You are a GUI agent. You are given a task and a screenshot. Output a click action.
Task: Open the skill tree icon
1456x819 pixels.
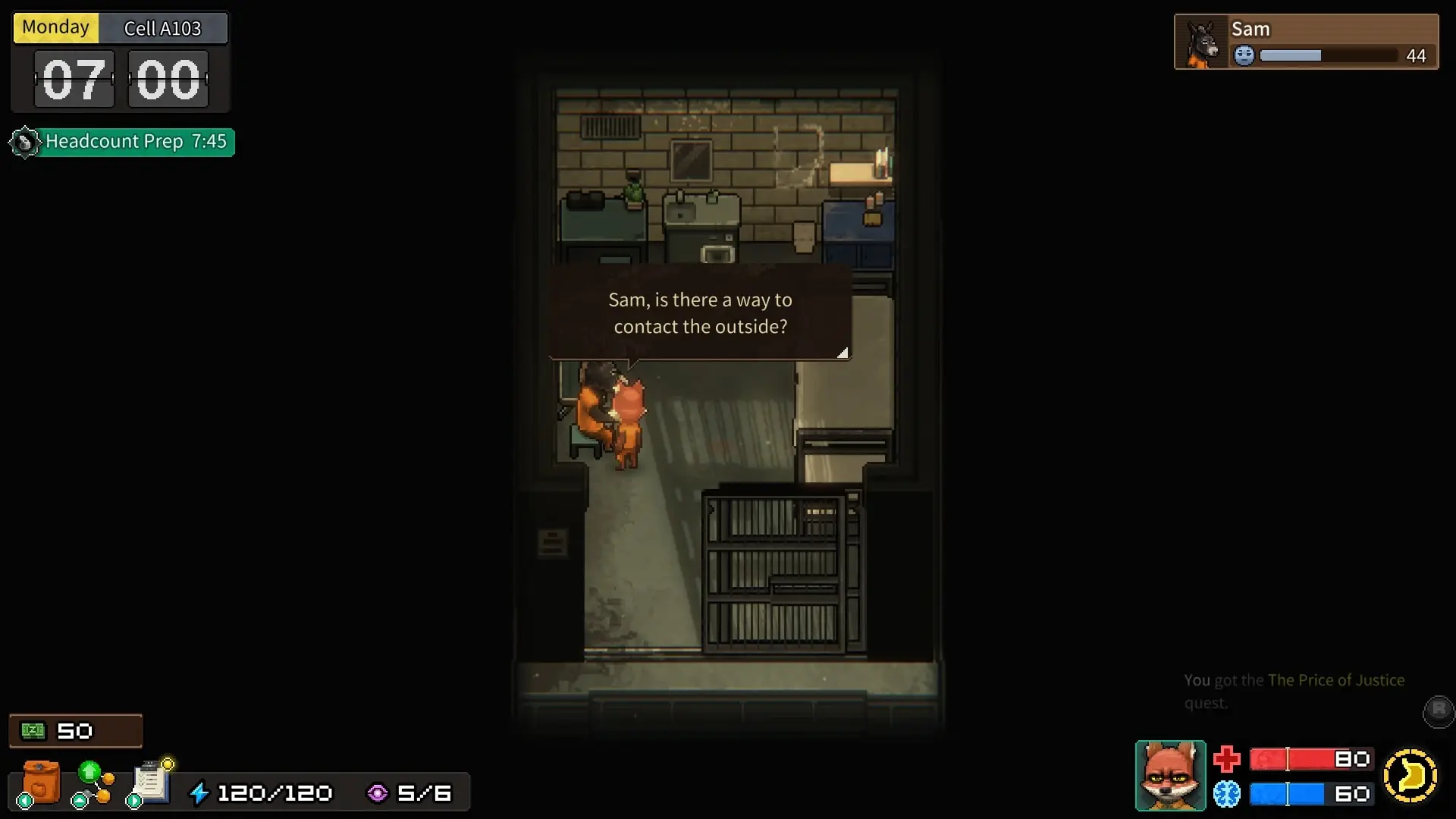(x=93, y=783)
